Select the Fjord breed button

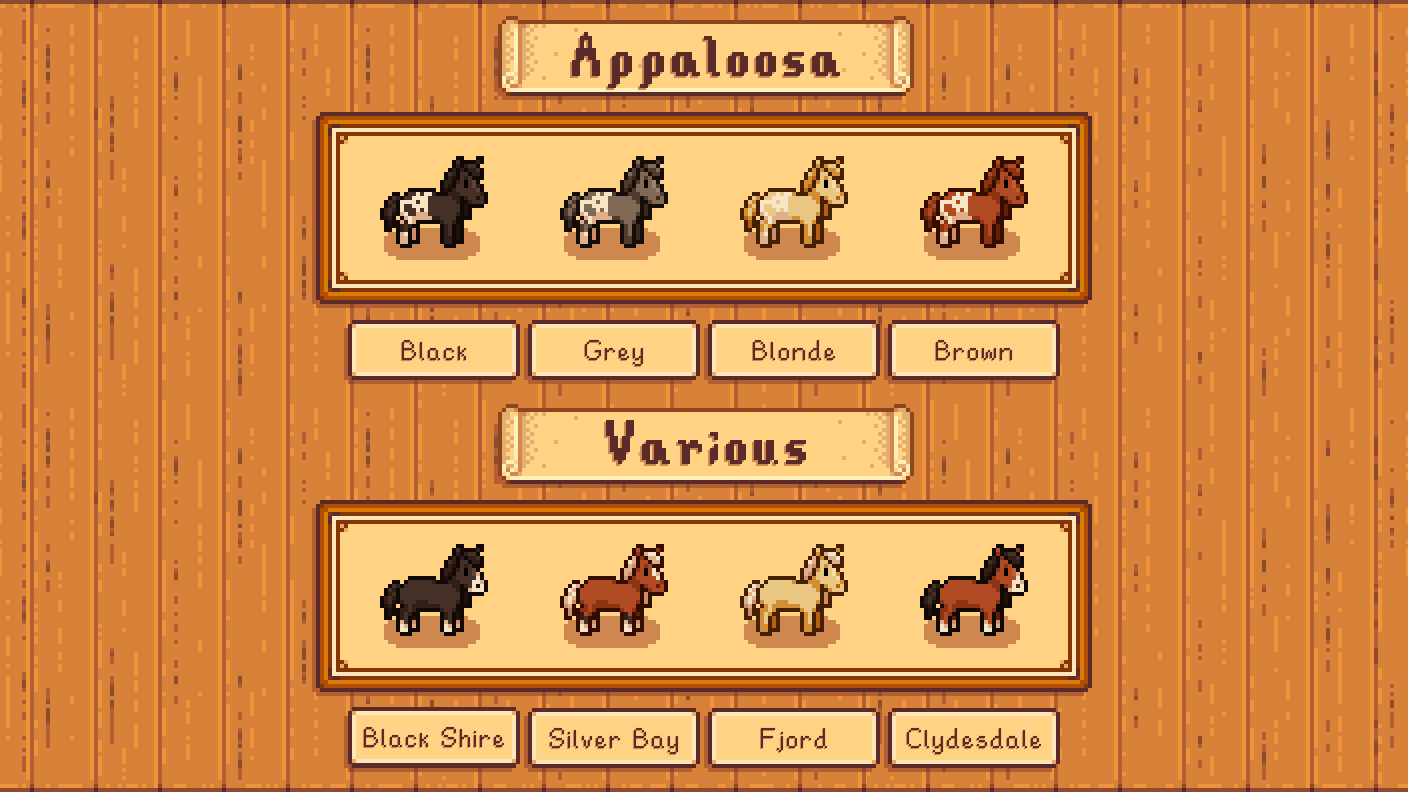(793, 739)
